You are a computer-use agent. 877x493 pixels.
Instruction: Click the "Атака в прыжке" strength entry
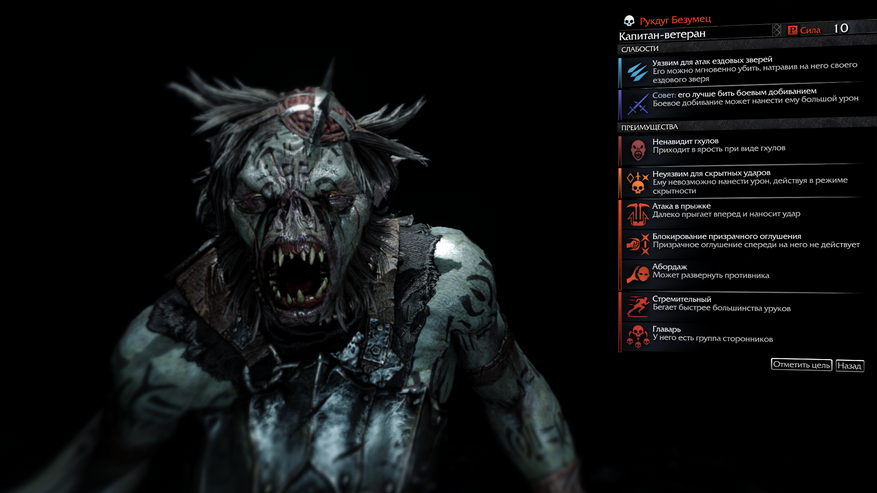pyautogui.click(x=740, y=213)
